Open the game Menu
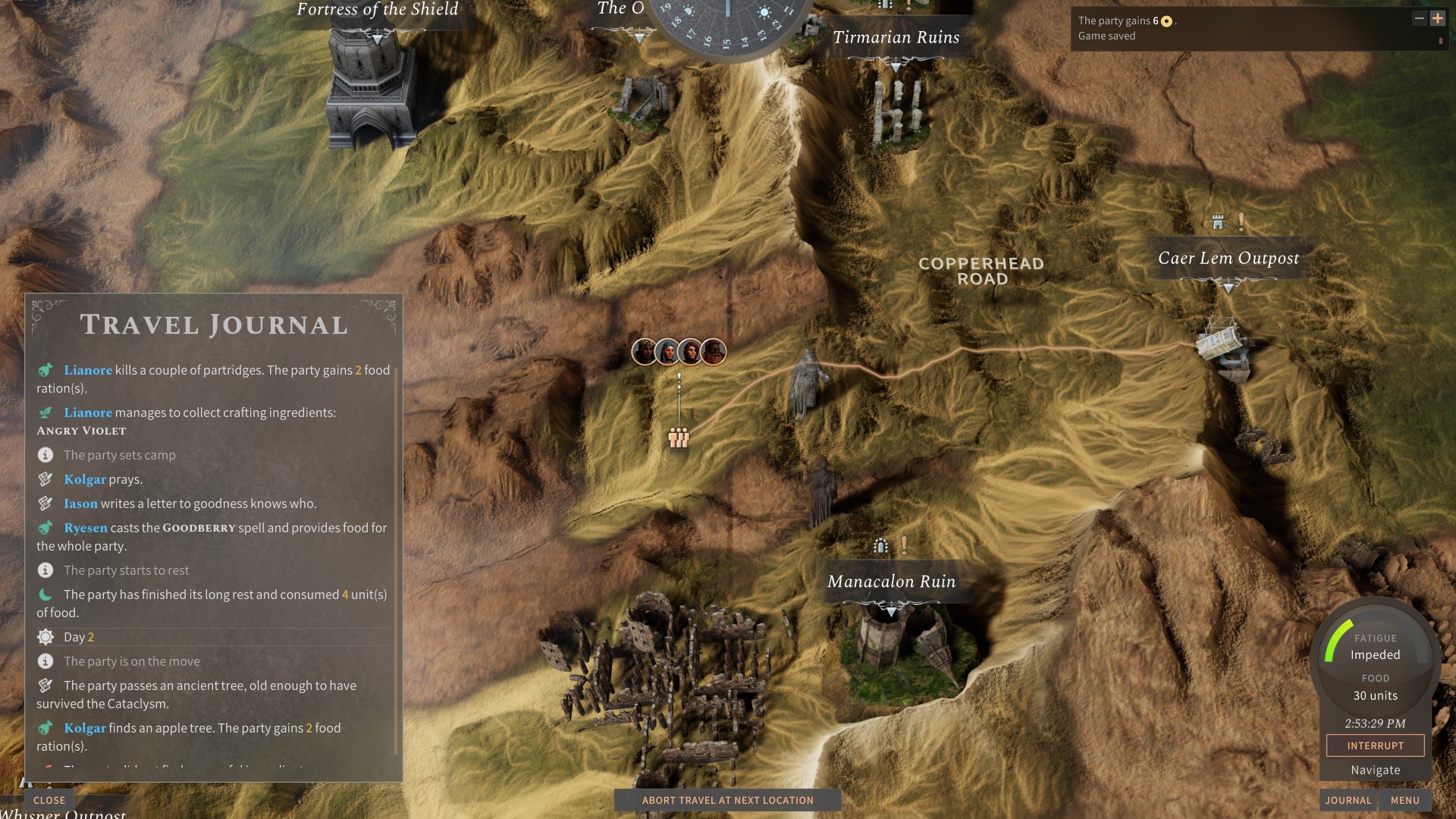This screenshot has height=819, width=1456. click(1404, 800)
